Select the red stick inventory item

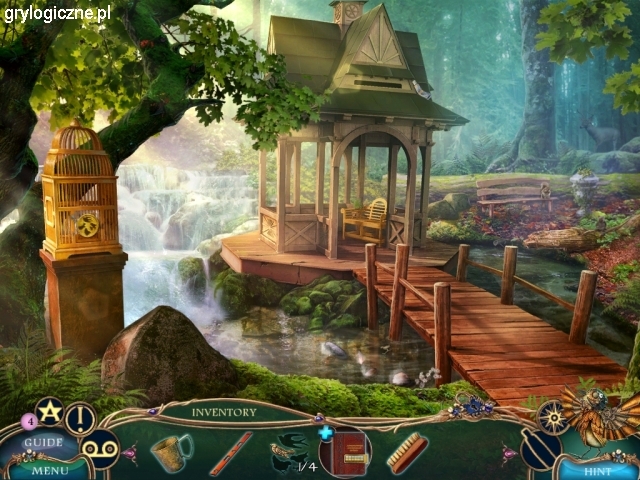[230, 453]
